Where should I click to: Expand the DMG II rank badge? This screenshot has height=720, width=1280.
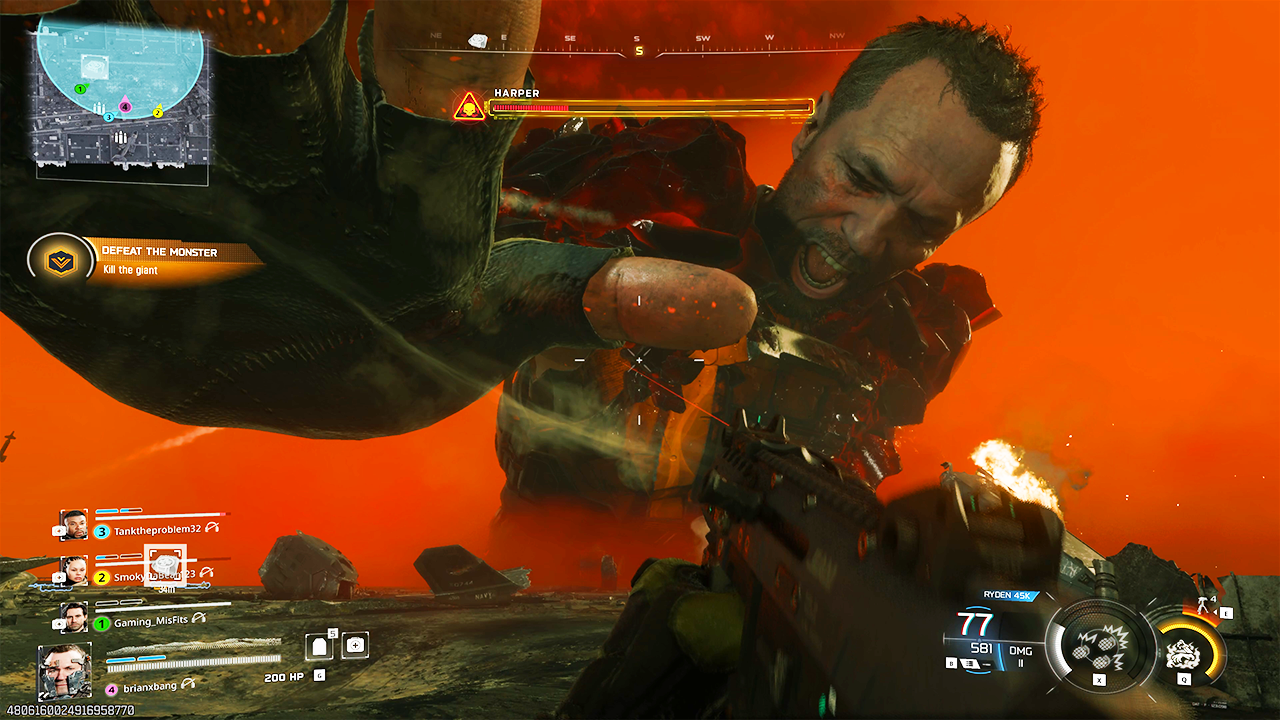point(1020,656)
